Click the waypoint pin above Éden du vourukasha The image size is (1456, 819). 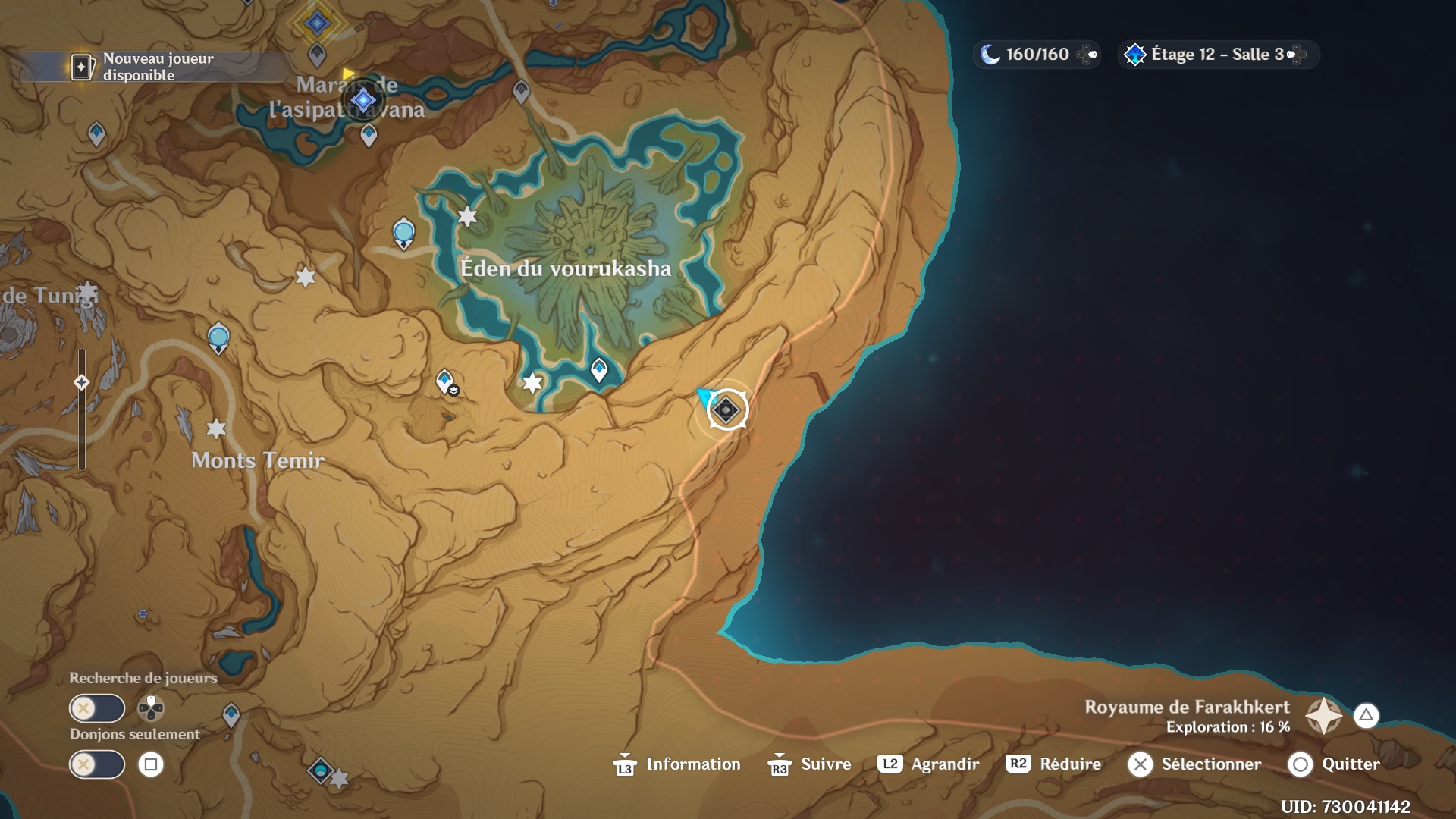click(x=519, y=89)
